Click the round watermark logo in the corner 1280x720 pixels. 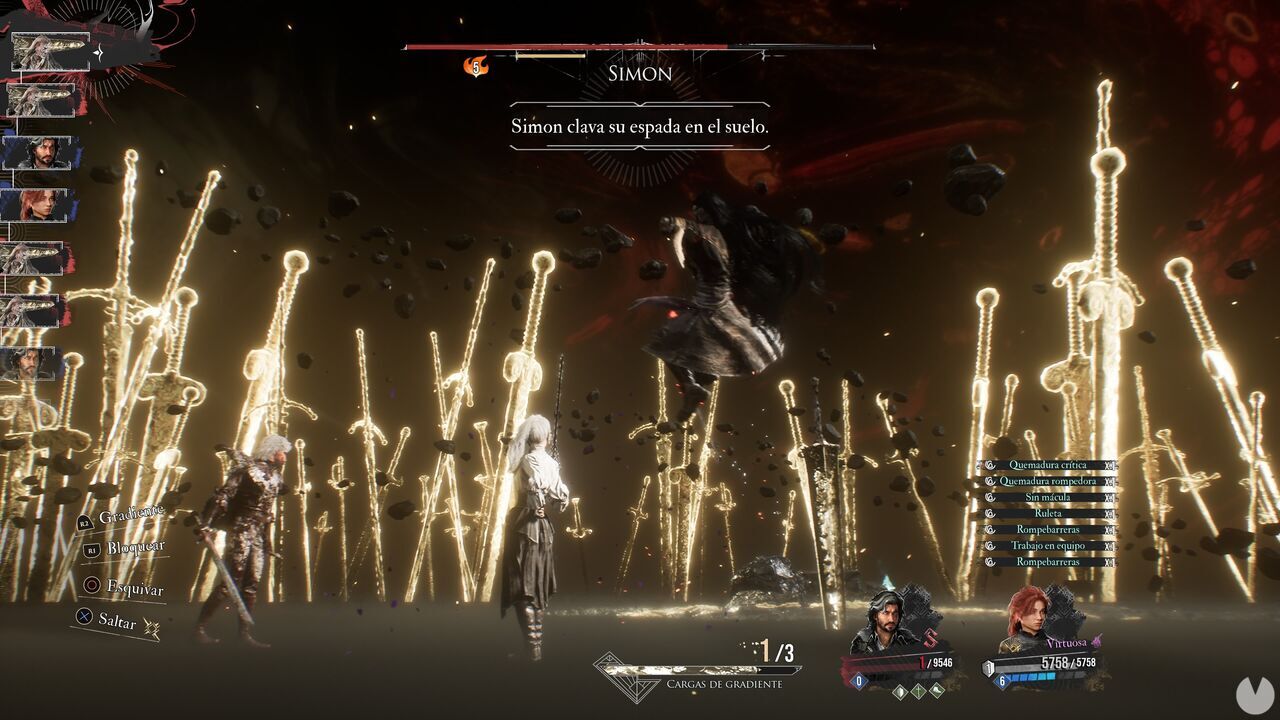pos(1251,694)
